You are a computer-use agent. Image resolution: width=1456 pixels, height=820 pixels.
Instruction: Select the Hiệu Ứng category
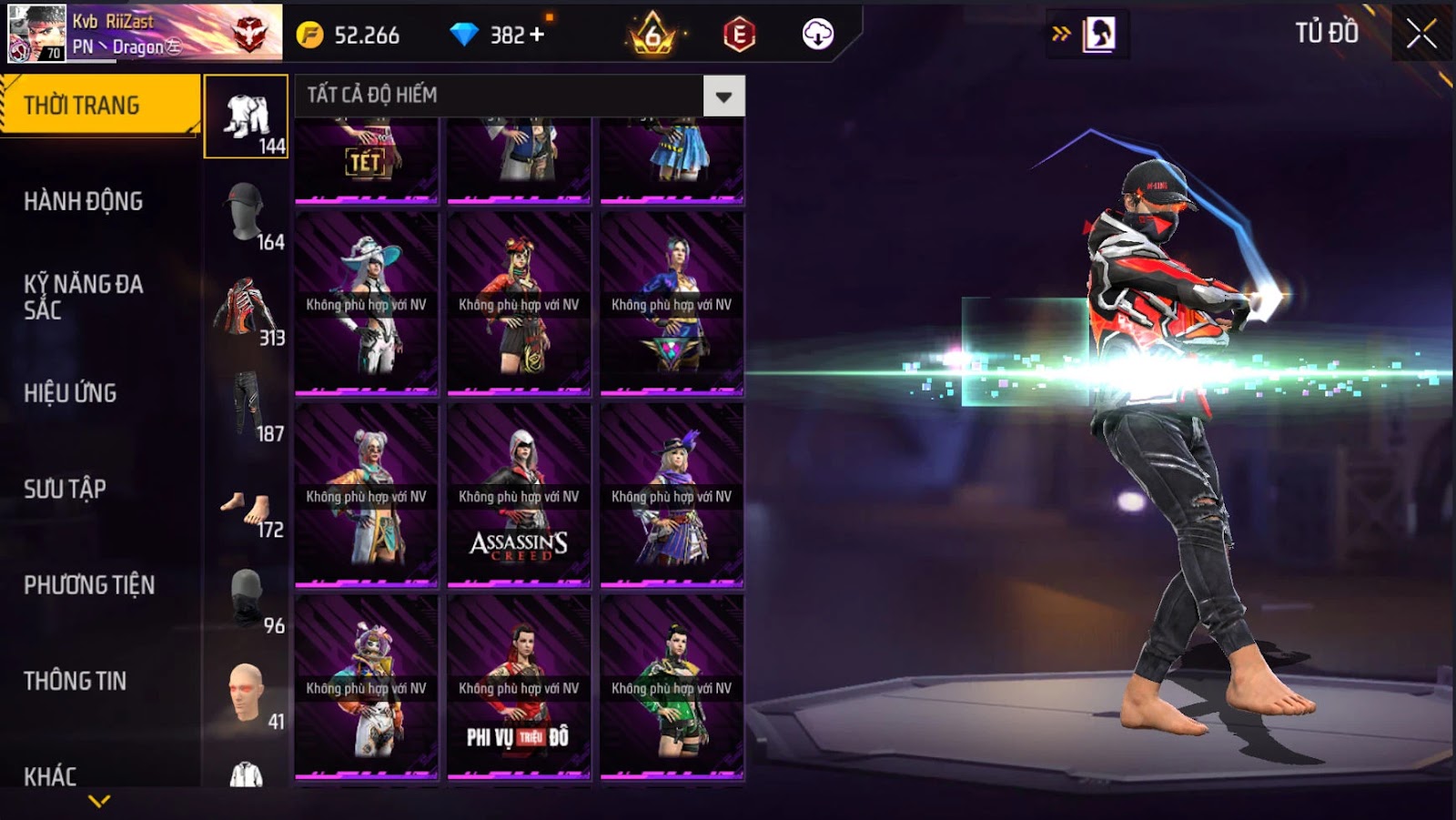pos(70,393)
